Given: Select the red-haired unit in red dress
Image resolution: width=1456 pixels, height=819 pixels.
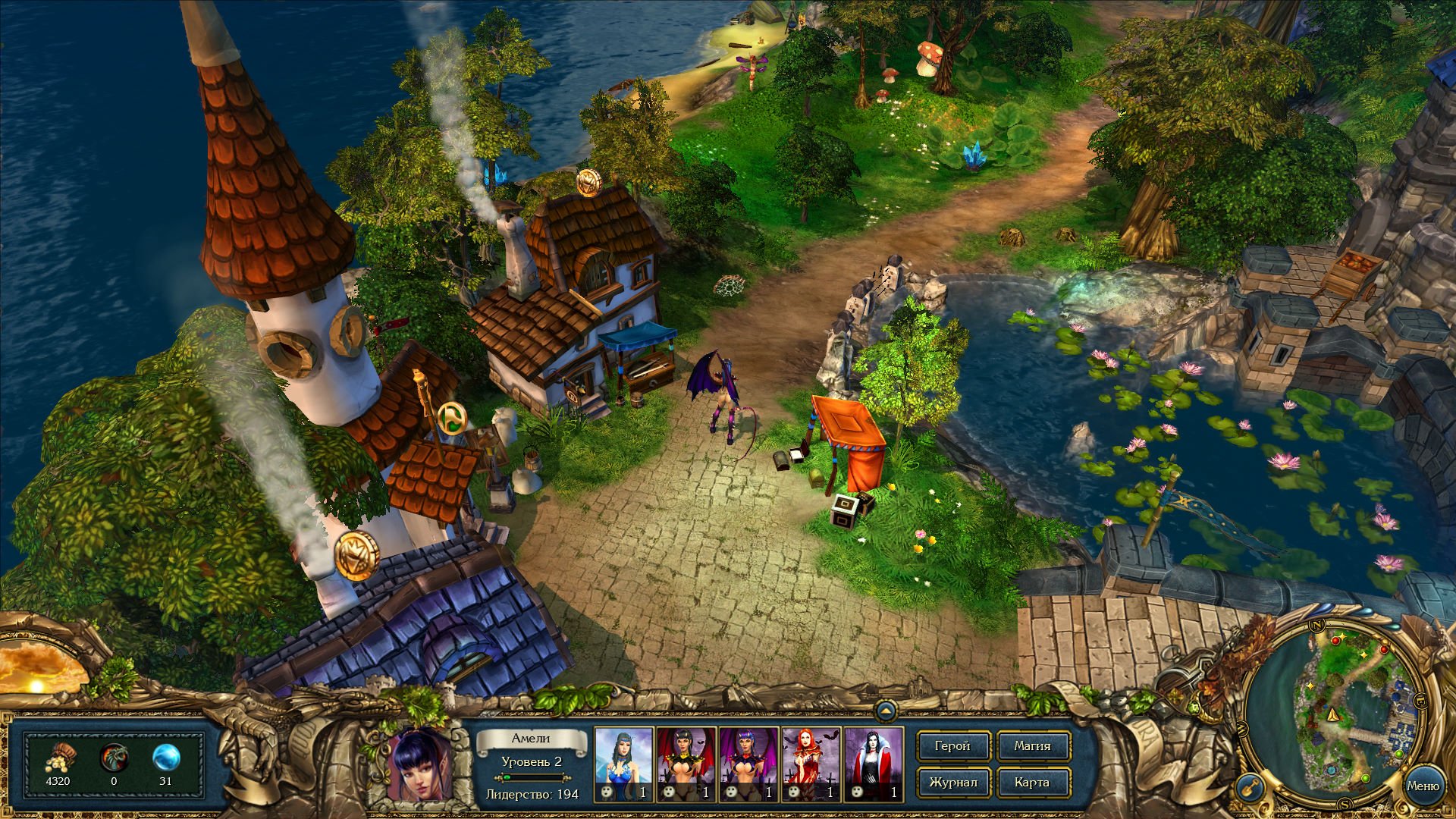Looking at the screenshot, I should [811, 764].
